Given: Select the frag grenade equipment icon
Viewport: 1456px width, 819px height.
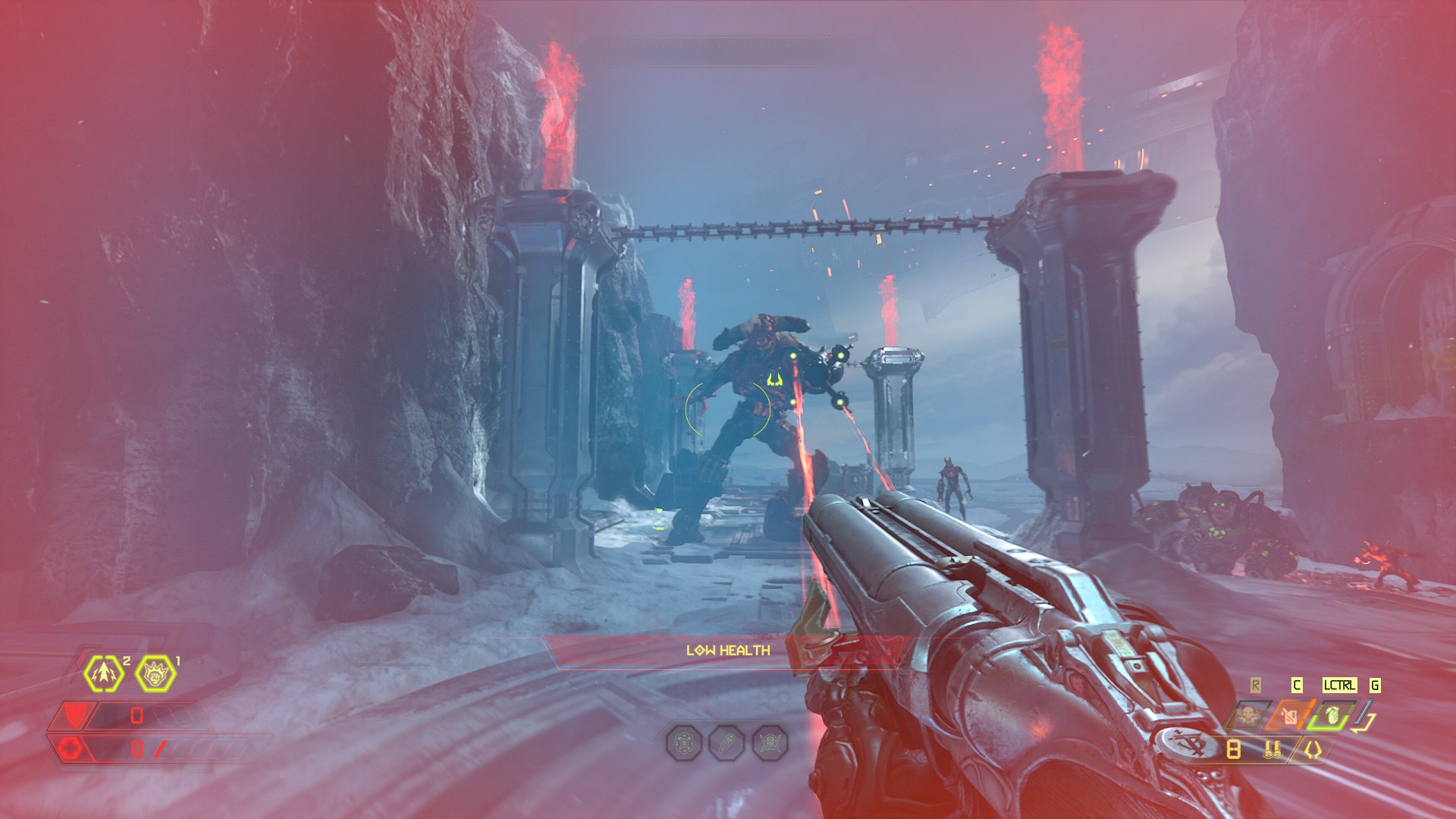Looking at the screenshot, I should pyautogui.click(x=1332, y=715).
